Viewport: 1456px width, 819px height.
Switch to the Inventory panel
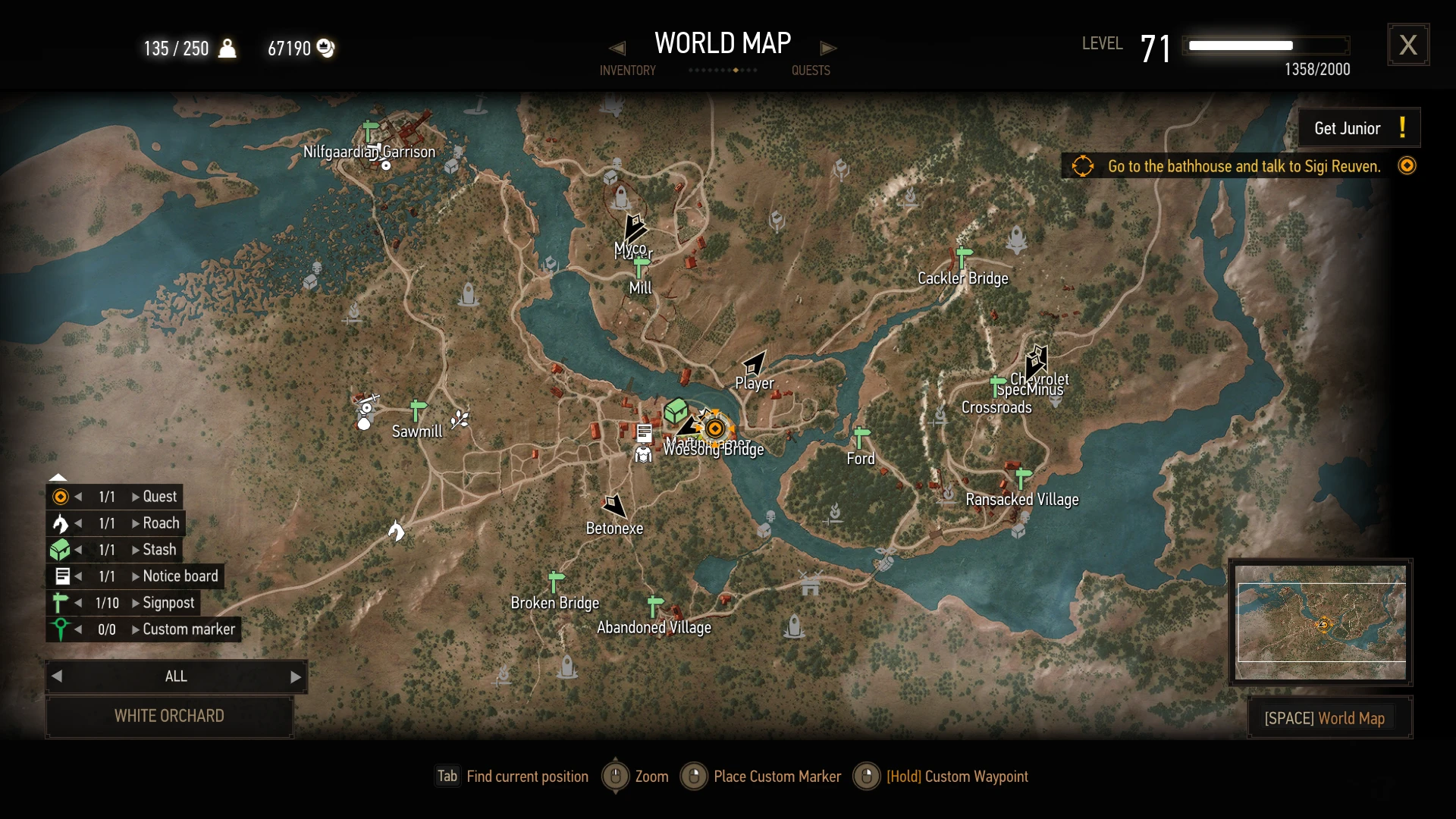click(627, 71)
